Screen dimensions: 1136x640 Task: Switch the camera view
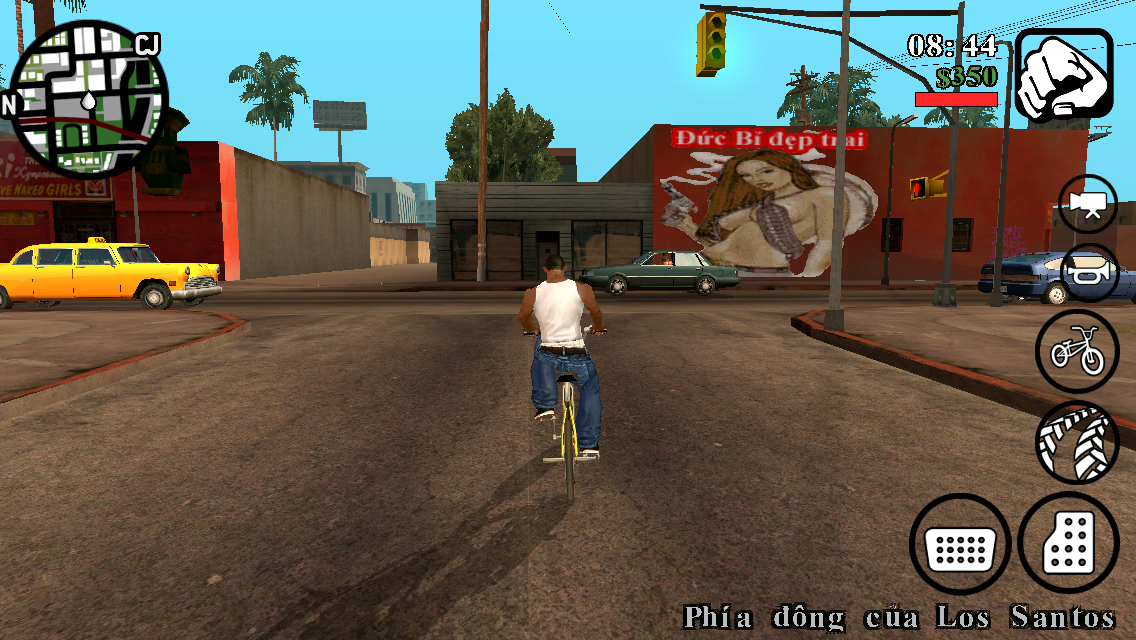1088,203
